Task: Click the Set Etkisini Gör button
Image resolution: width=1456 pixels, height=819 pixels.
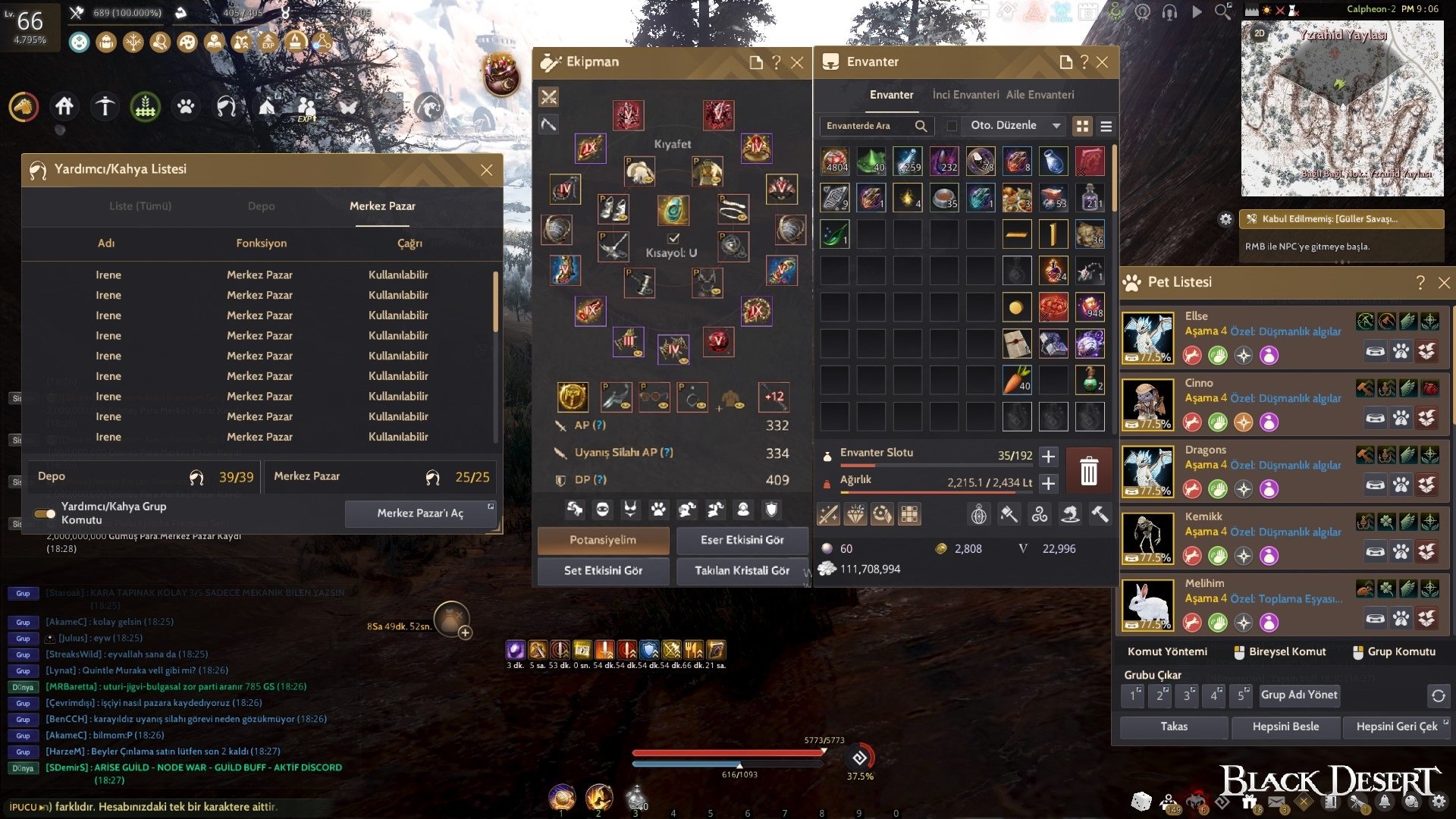Action: (x=603, y=570)
